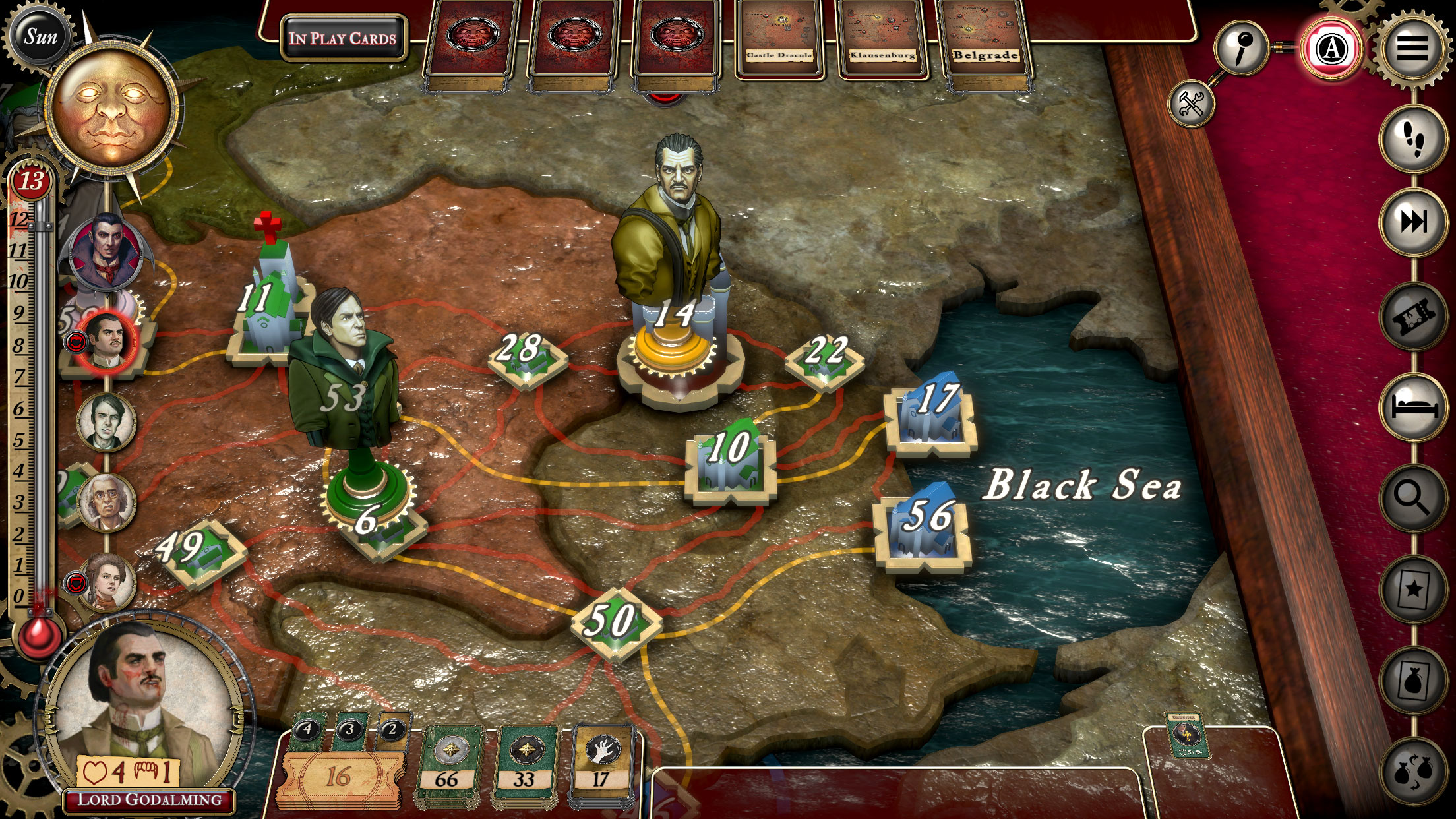1456x819 pixels.
Task: Activate the magnifying glass search action
Action: pyautogui.click(x=1412, y=498)
